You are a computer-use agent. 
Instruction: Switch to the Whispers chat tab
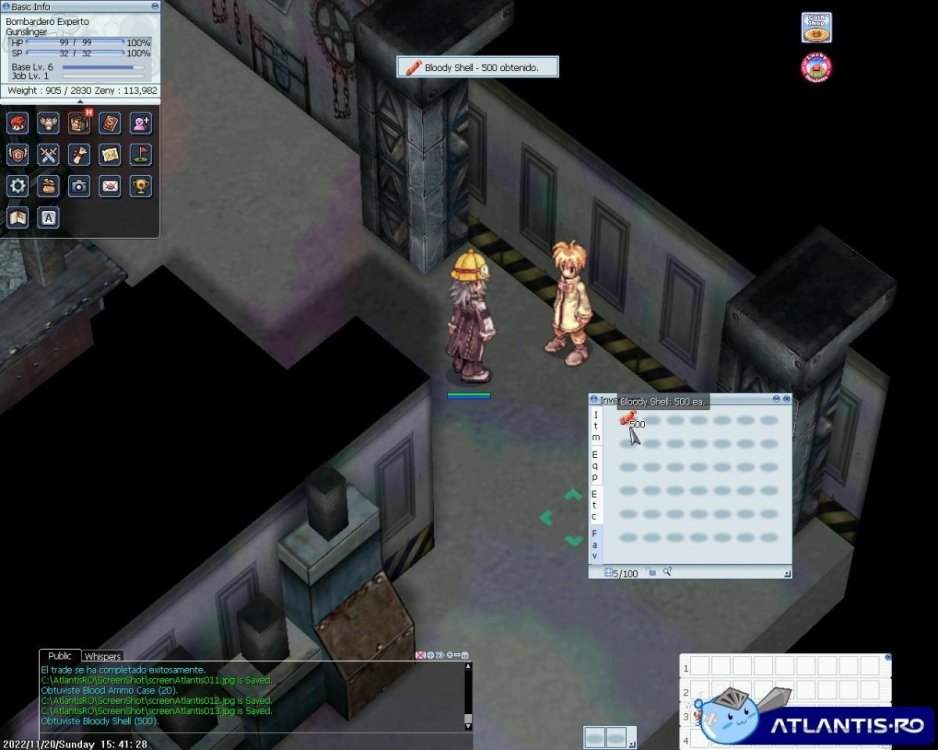(102, 656)
